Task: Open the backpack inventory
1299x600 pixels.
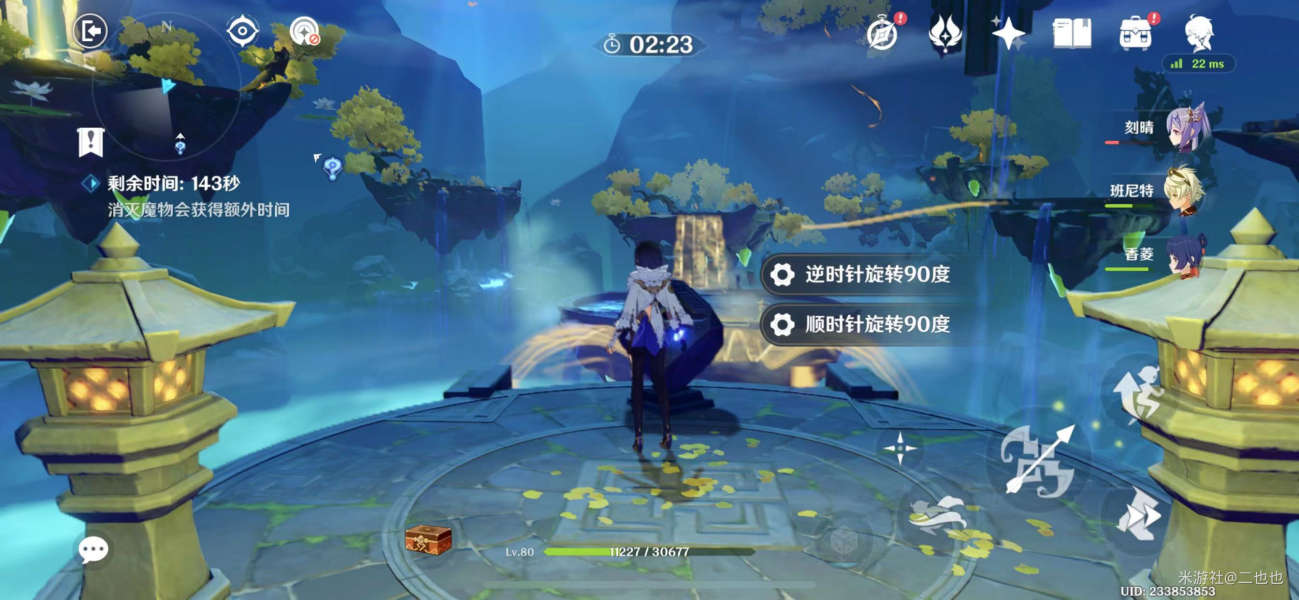Action: (x=1137, y=34)
